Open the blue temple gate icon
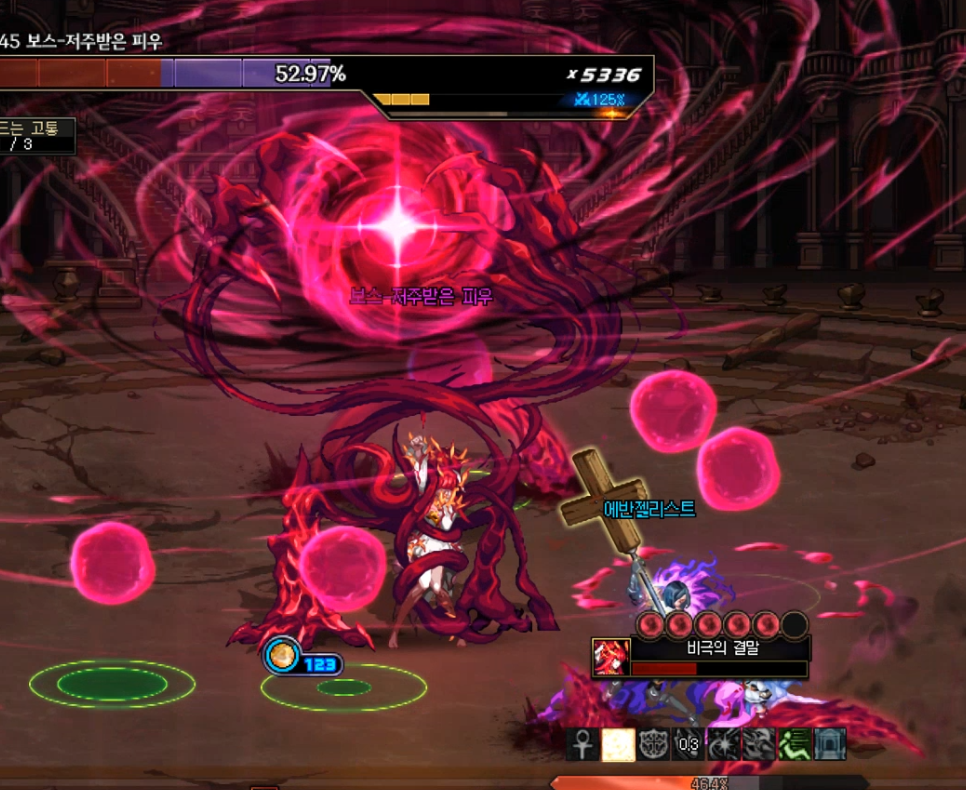The height and width of the screenshot is (790, 966). [x=829, y=744]
